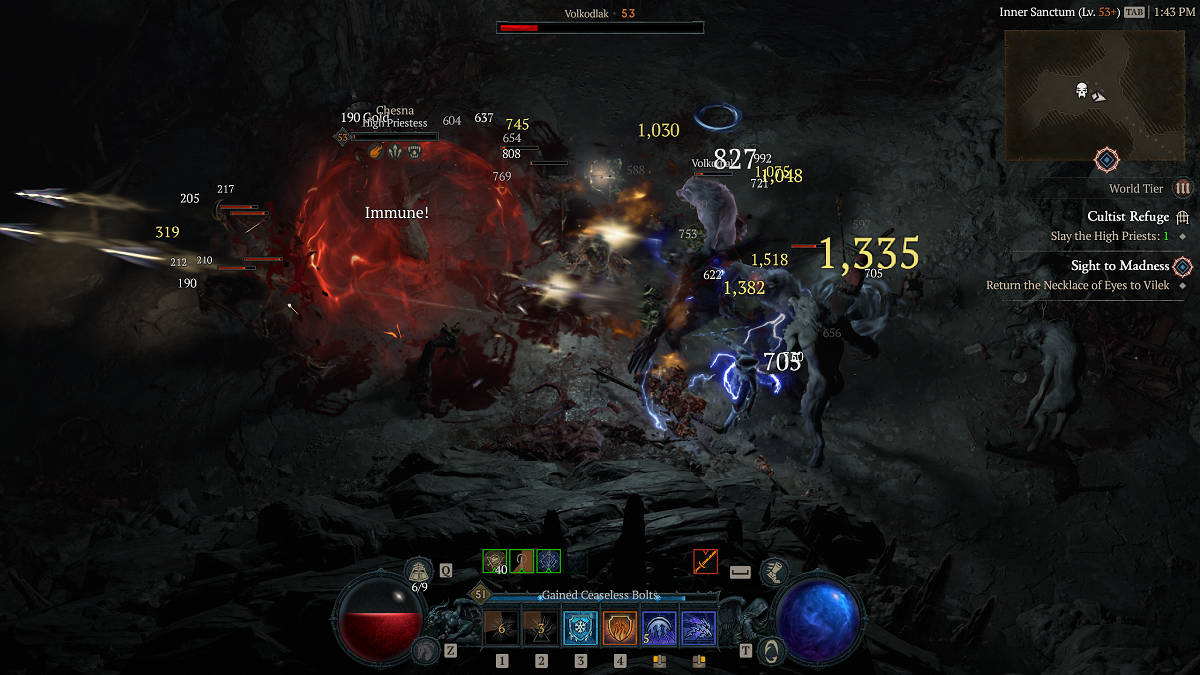Click the buff icon with 40 stacks

point(495,562)
